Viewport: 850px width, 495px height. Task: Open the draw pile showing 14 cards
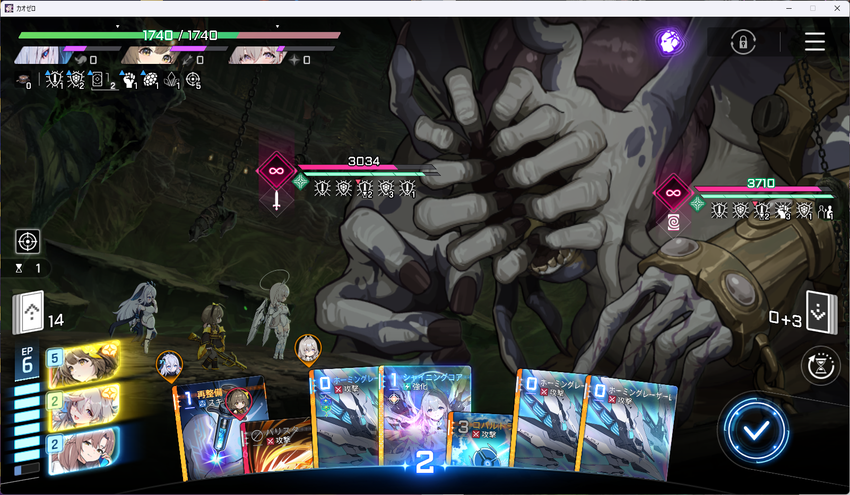(x=28, y=313)
